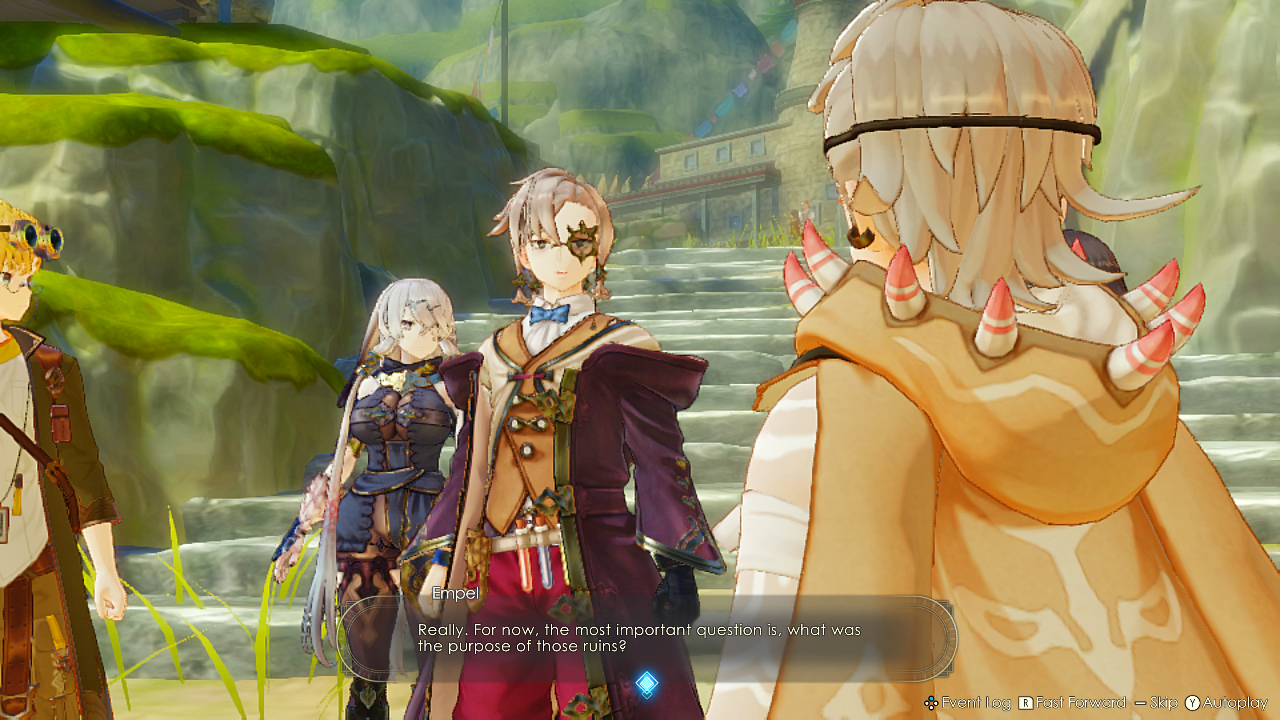Screen dimensions: 1280x720
Task: Click the minus button icon beside Skip
Action: point(1140,702)
